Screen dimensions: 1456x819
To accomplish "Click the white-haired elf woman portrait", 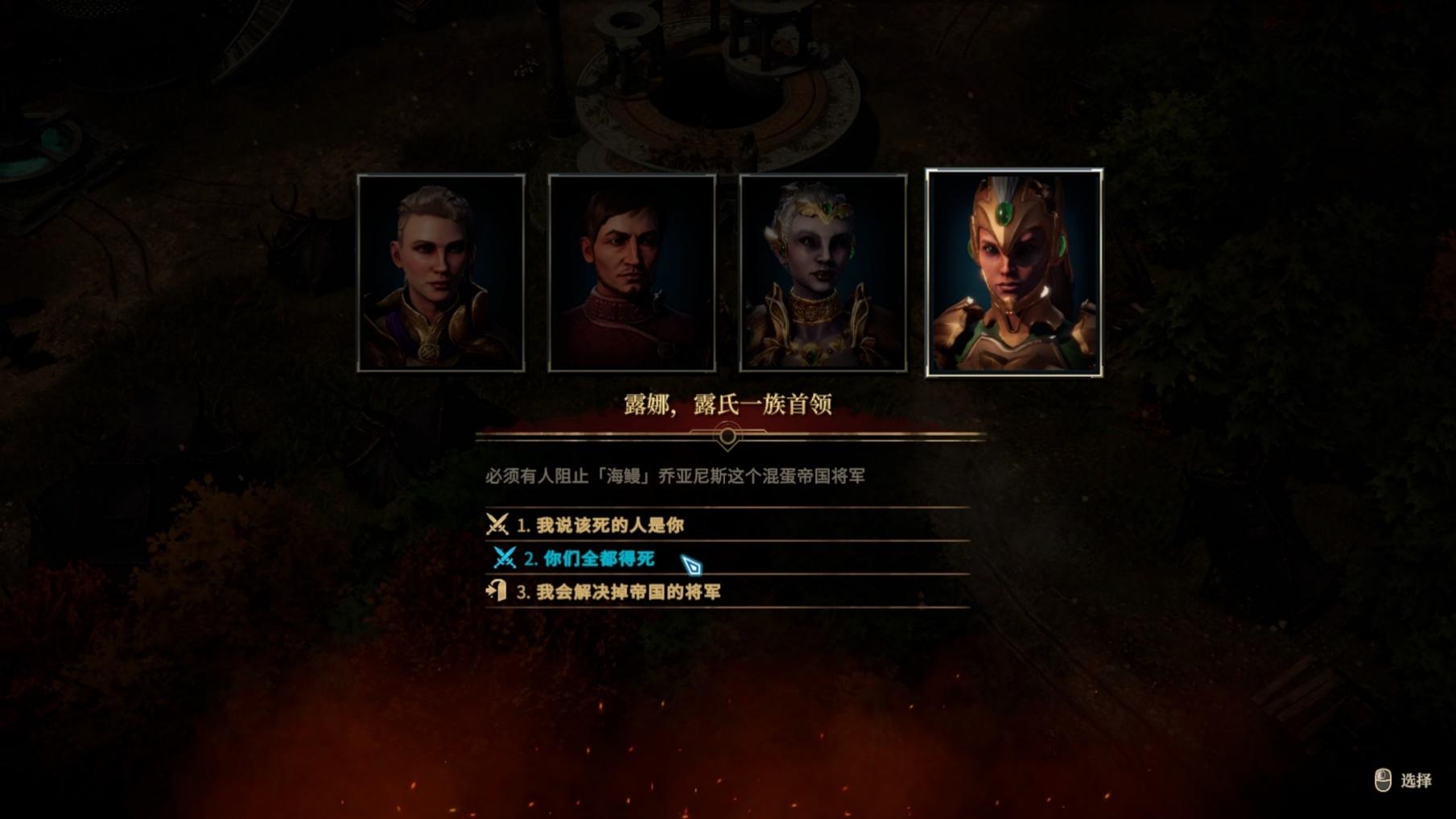I will (x=822, y=274).
